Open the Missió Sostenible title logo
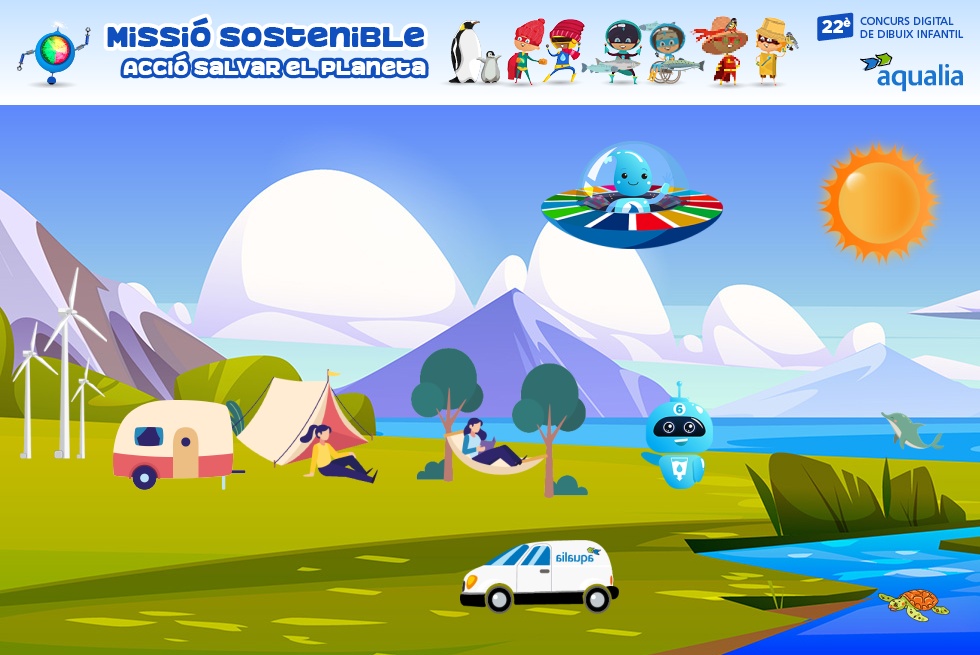 [x=265, y=50]
